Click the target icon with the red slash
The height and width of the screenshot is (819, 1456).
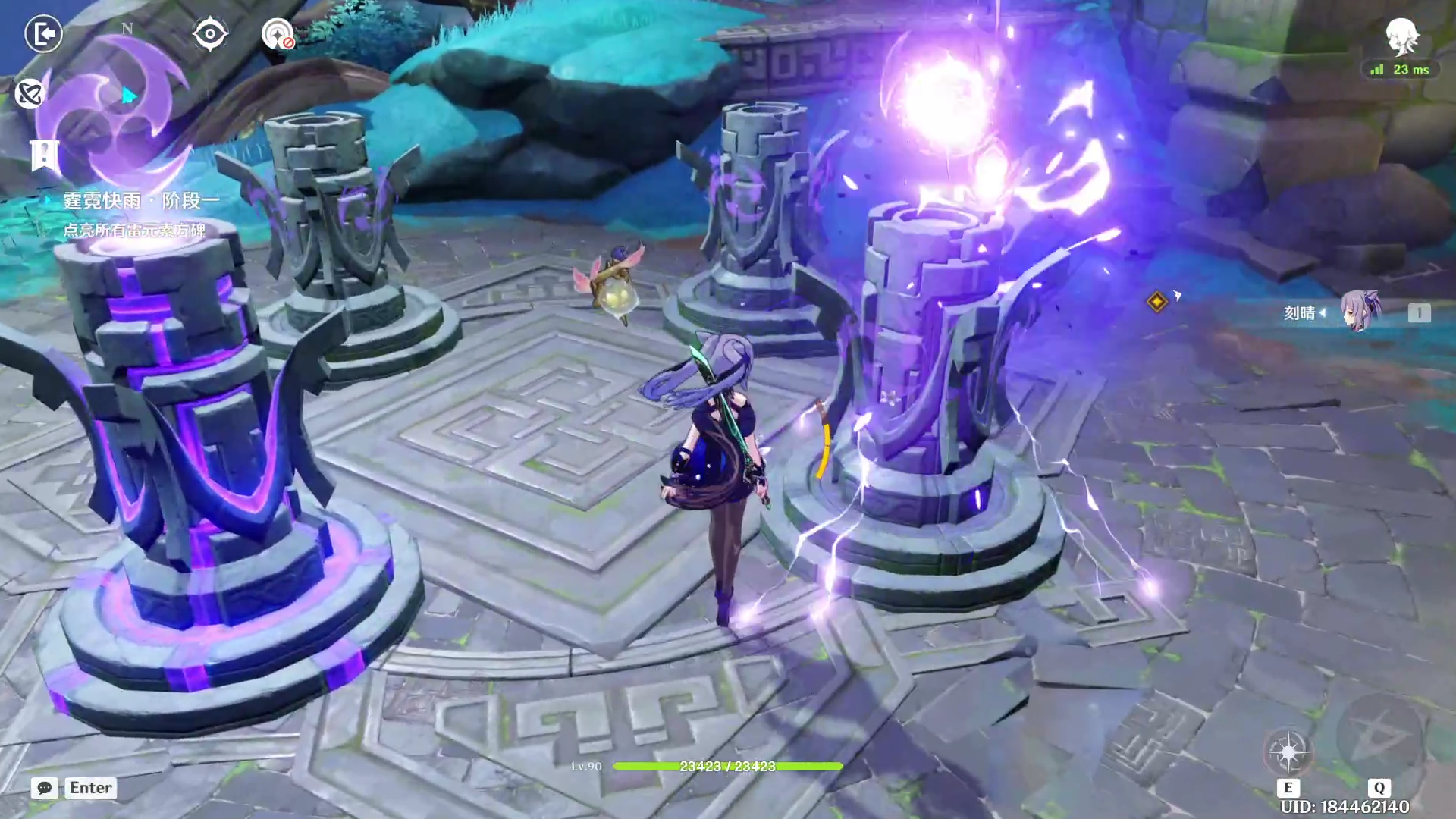point(278,34)
